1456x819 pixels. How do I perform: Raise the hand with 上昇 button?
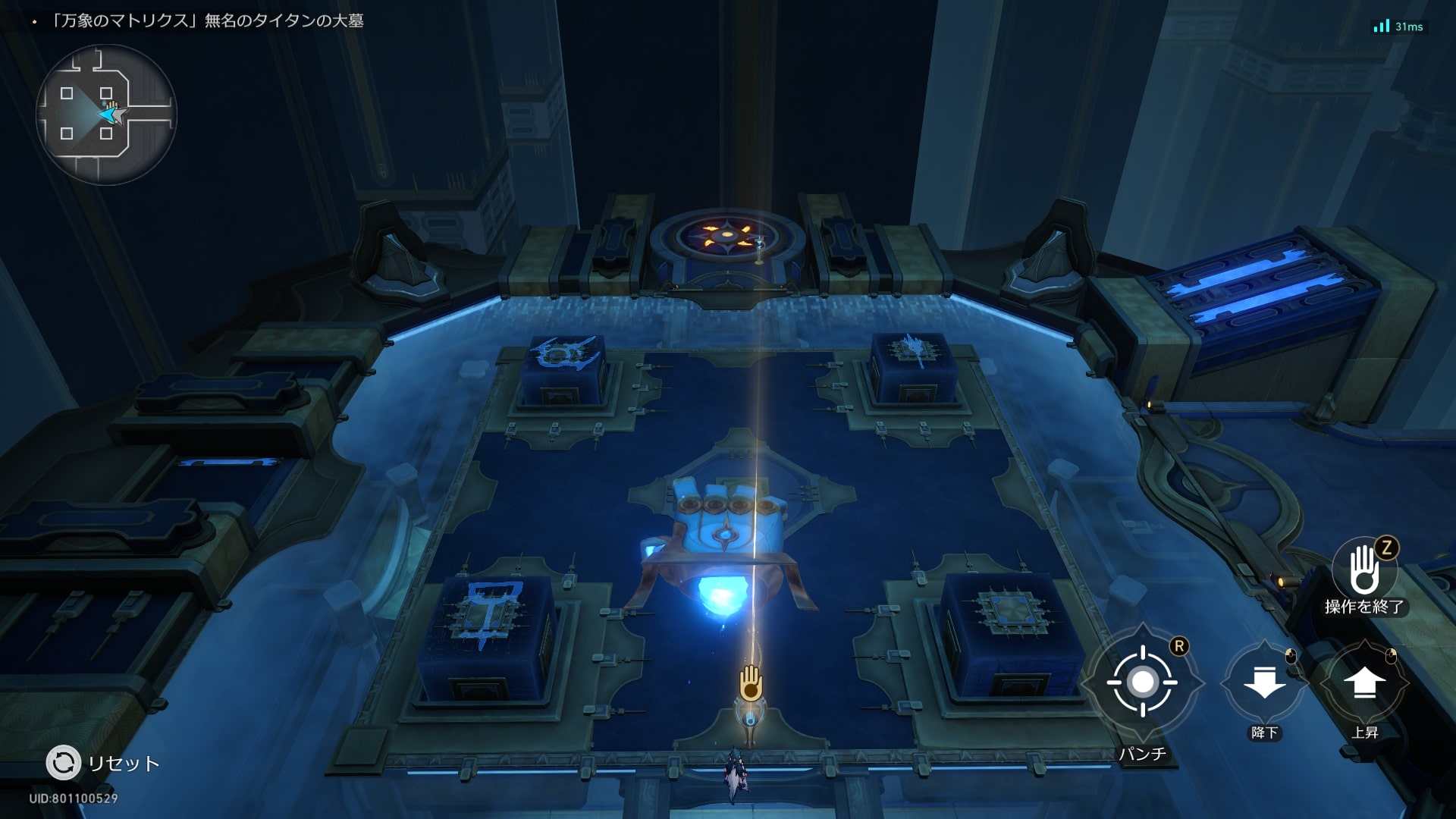coord(1364,682)
